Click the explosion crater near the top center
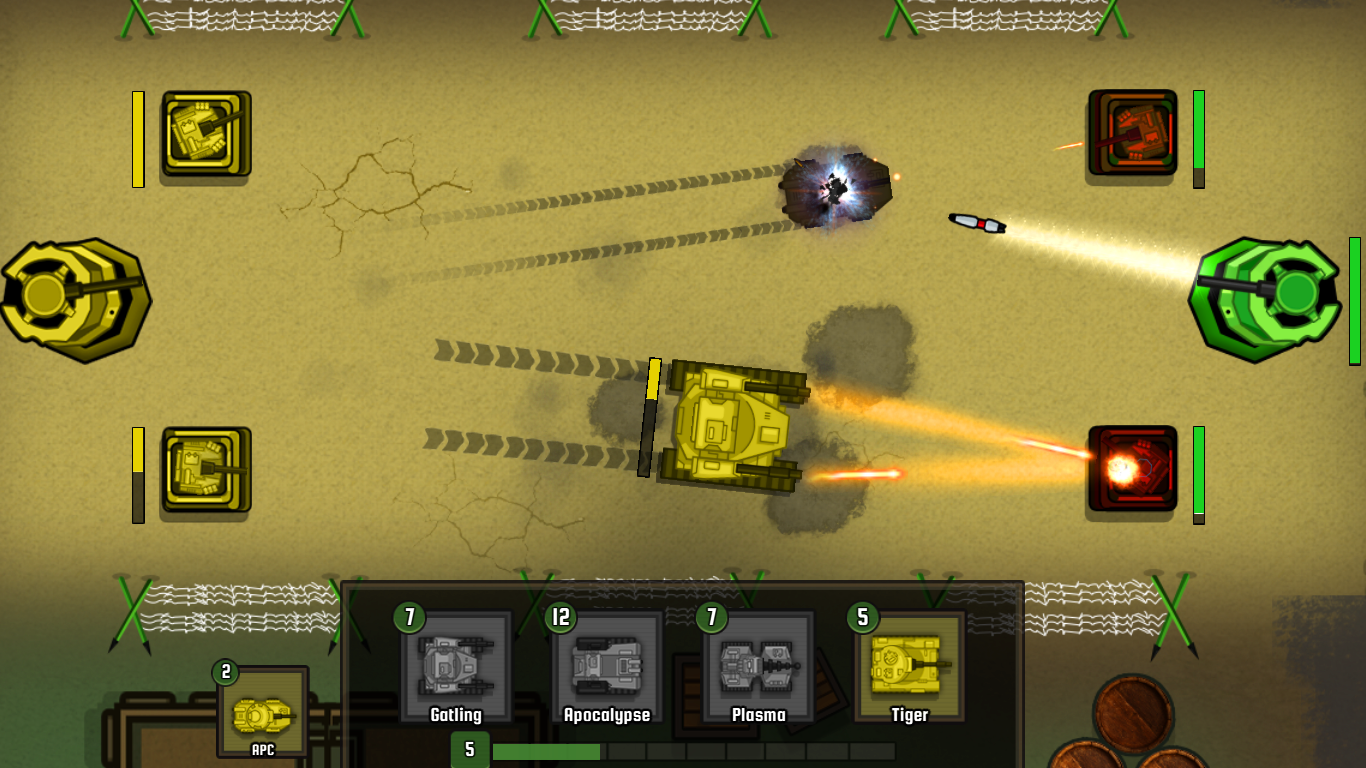The height and width of the screenshot is (768, 1366). [x=835, y=188]
